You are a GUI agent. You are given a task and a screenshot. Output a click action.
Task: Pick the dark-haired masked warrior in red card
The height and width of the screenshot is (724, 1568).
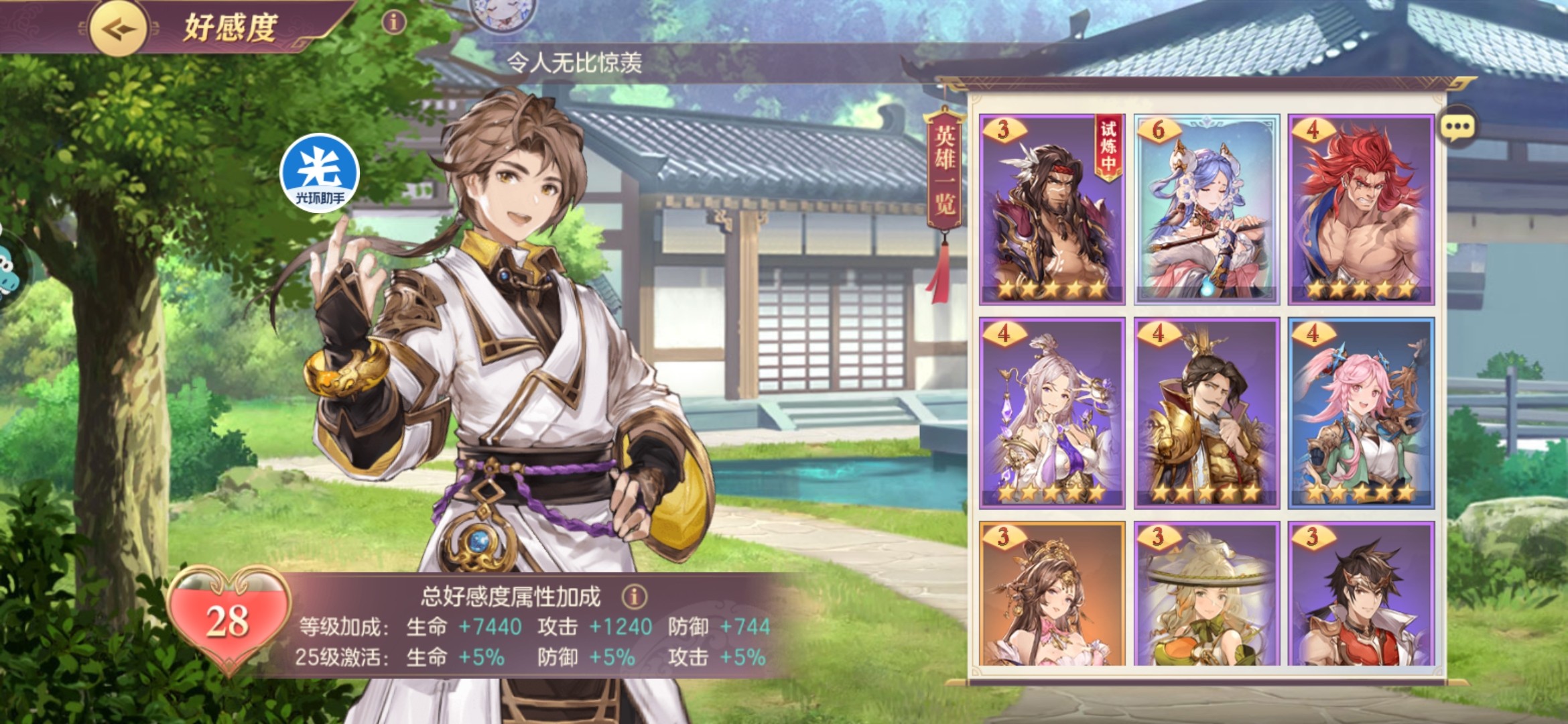pos(1361,594)
